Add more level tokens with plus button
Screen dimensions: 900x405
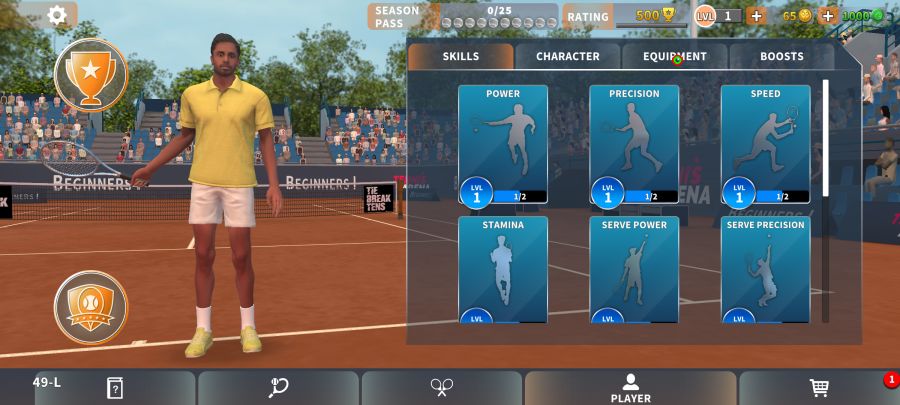click(x=756, y=16)
